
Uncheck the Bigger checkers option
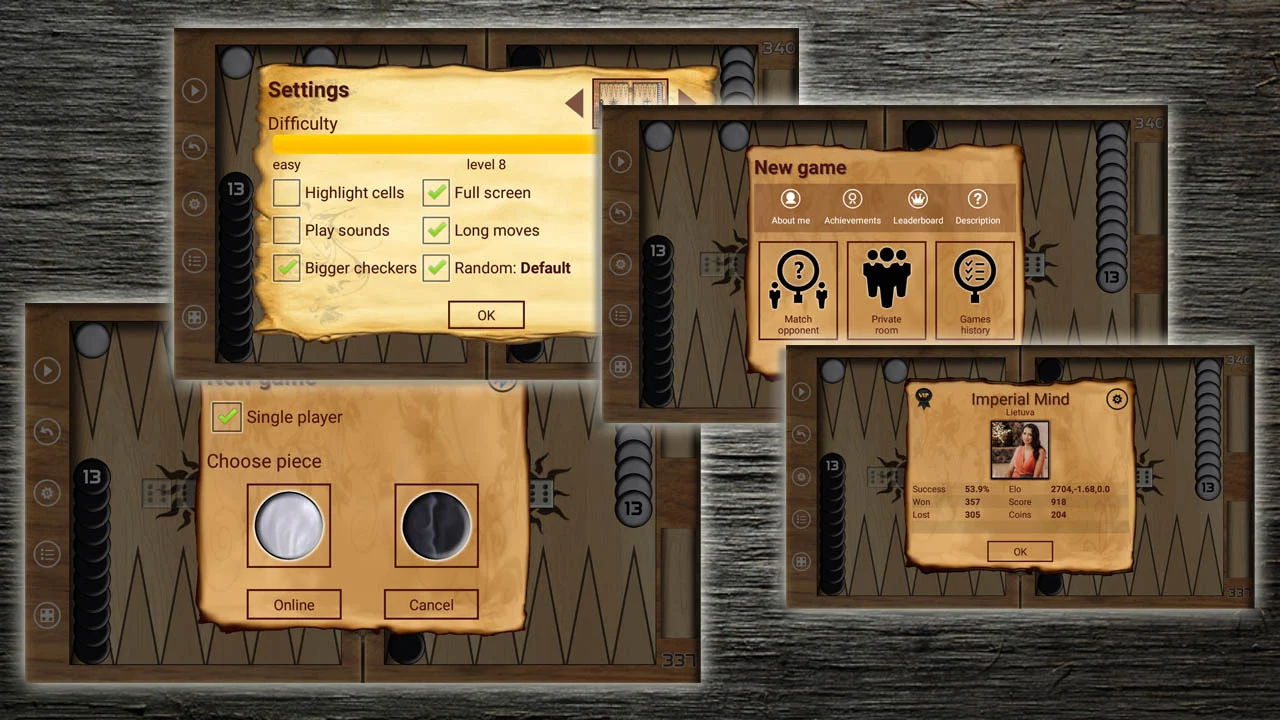tap(287, 268)
